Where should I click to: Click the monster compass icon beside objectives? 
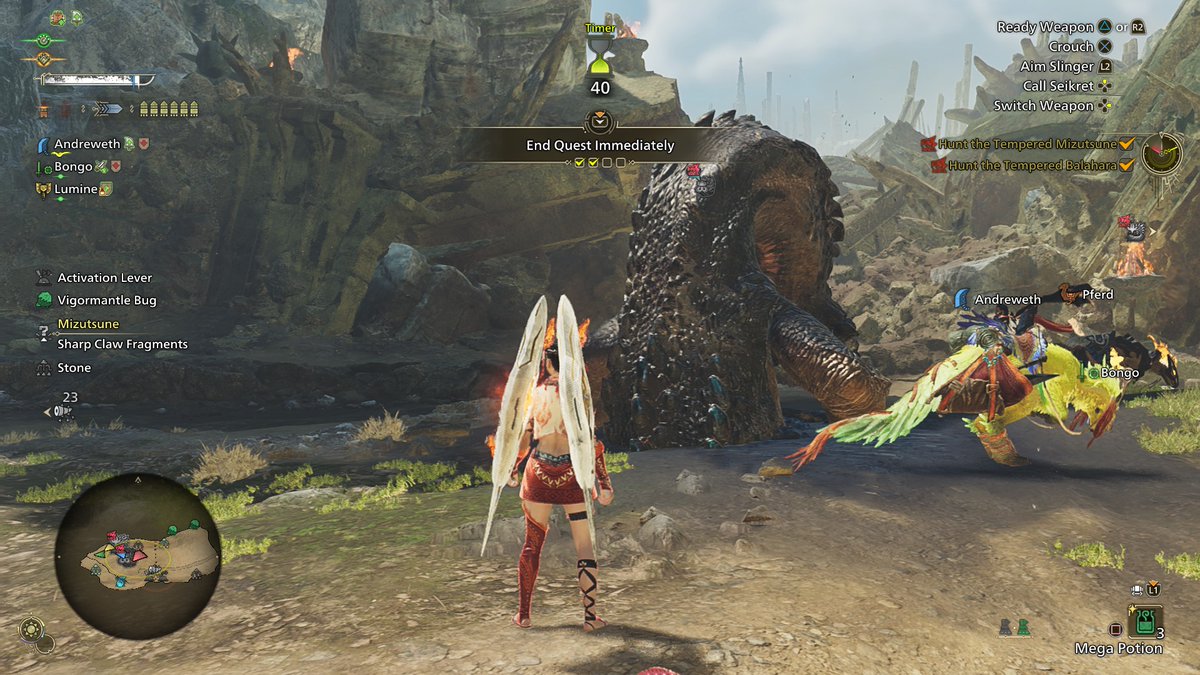pyautogui.click(x=1162, y=153)
